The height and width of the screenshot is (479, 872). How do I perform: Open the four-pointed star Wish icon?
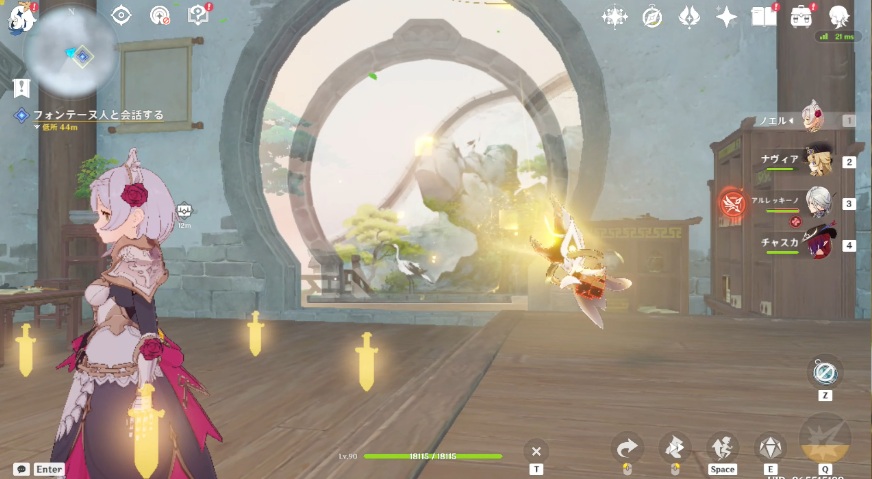[727, 16]
